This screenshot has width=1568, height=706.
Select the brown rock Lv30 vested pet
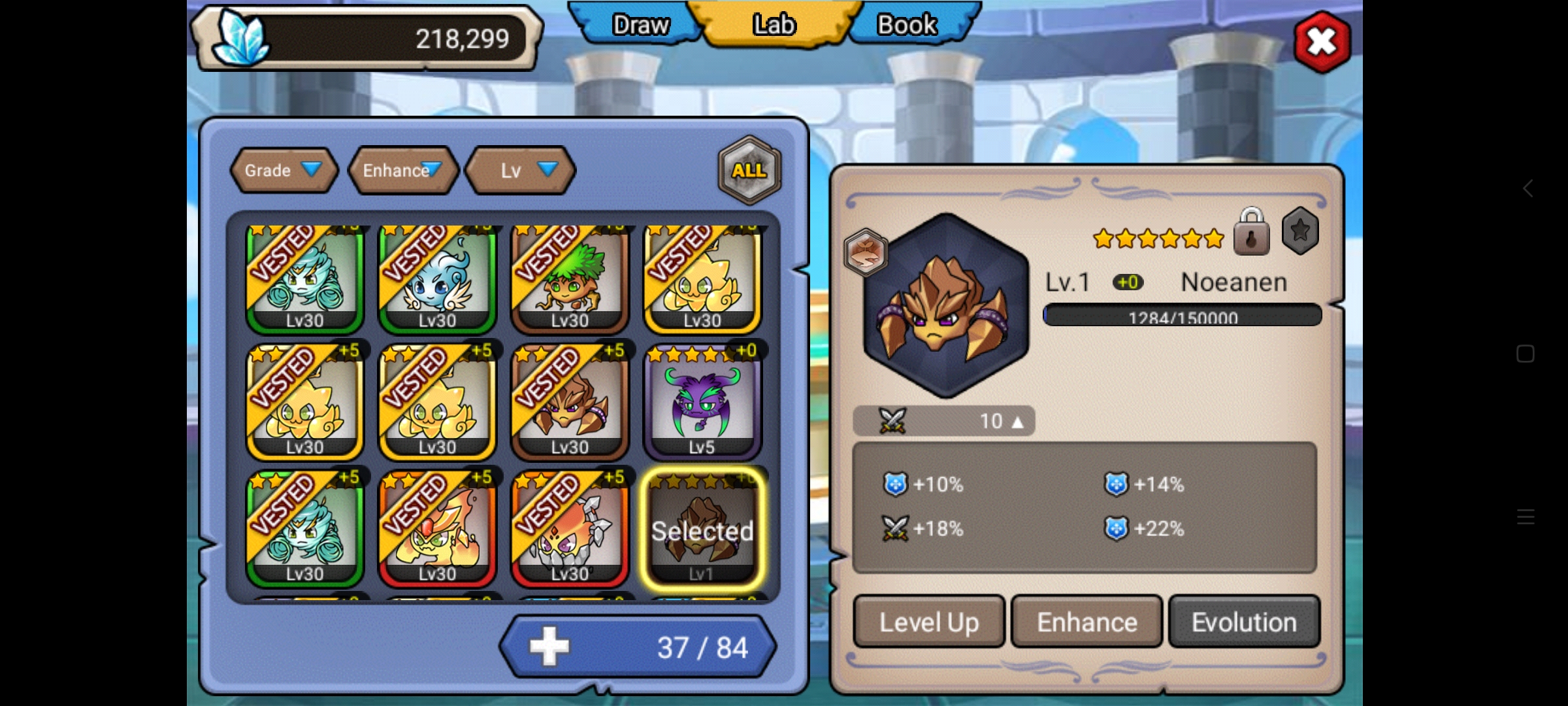coord(570,403)
